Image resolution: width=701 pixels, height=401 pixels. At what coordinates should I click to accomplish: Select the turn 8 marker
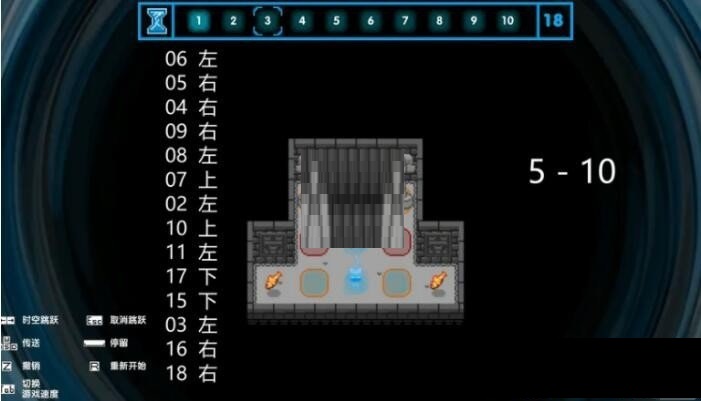[439, 20]
